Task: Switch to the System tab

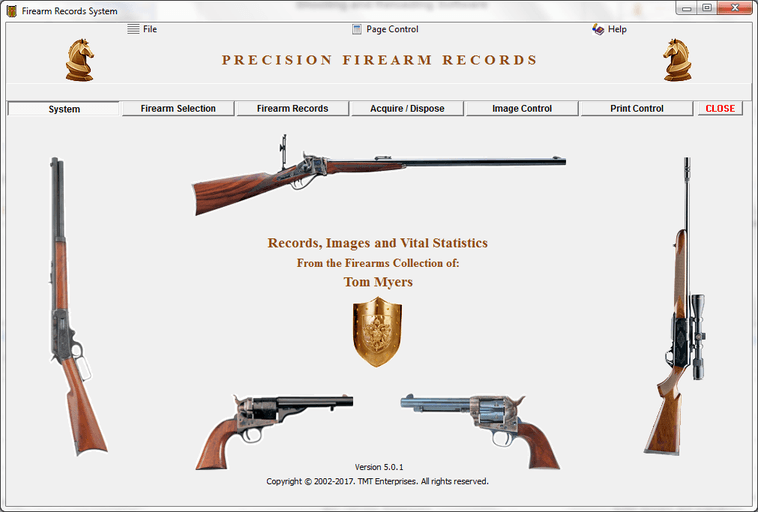Action: (x=64, y=109)
